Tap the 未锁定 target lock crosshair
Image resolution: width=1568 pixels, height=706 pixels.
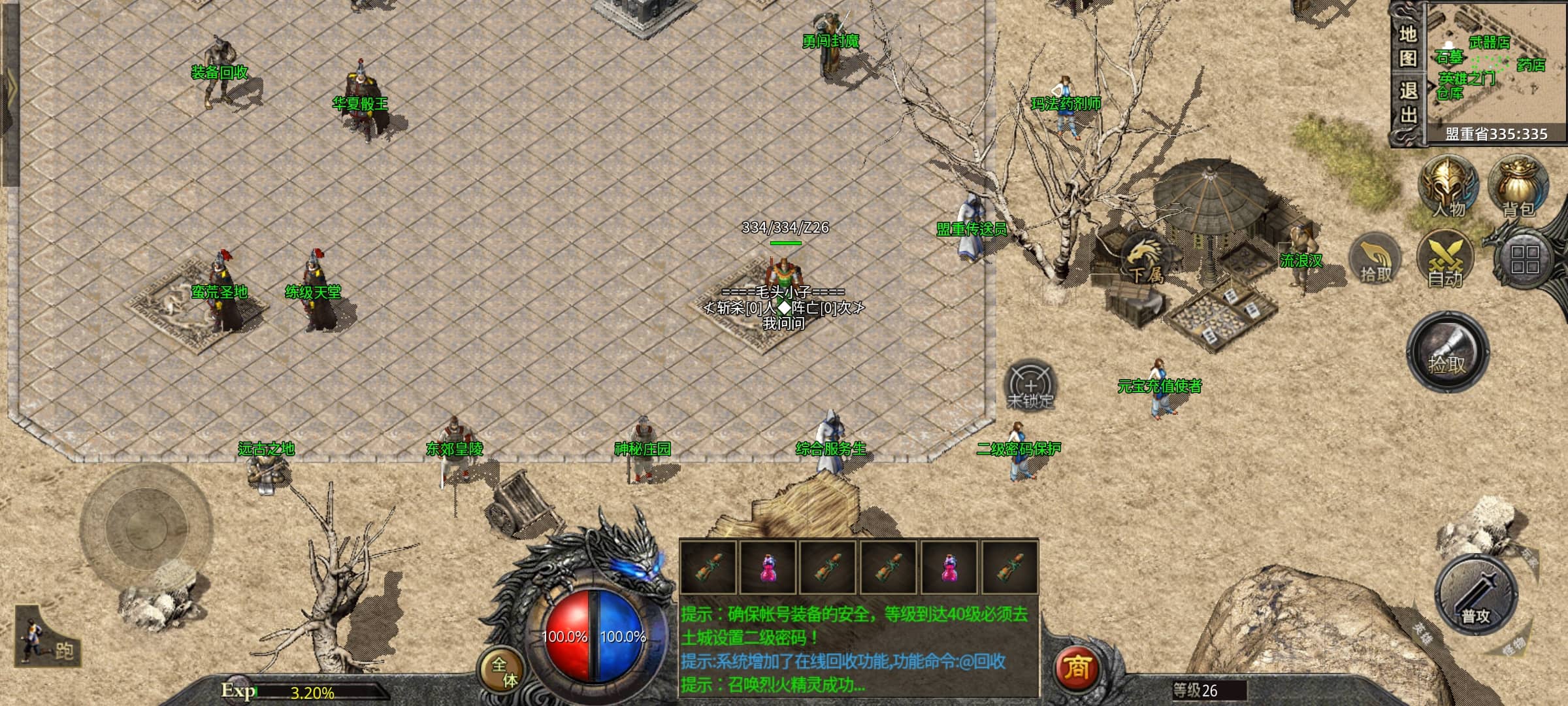1030,386
